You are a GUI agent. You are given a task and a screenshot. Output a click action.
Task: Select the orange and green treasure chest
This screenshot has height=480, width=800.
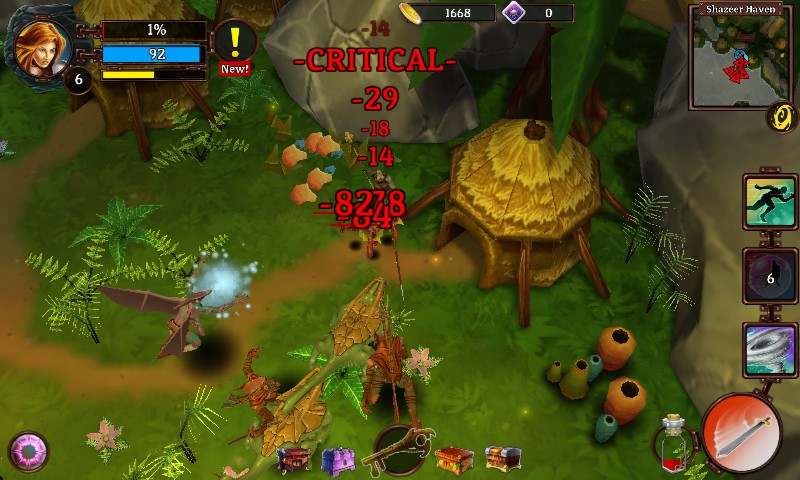coord(453,459)
